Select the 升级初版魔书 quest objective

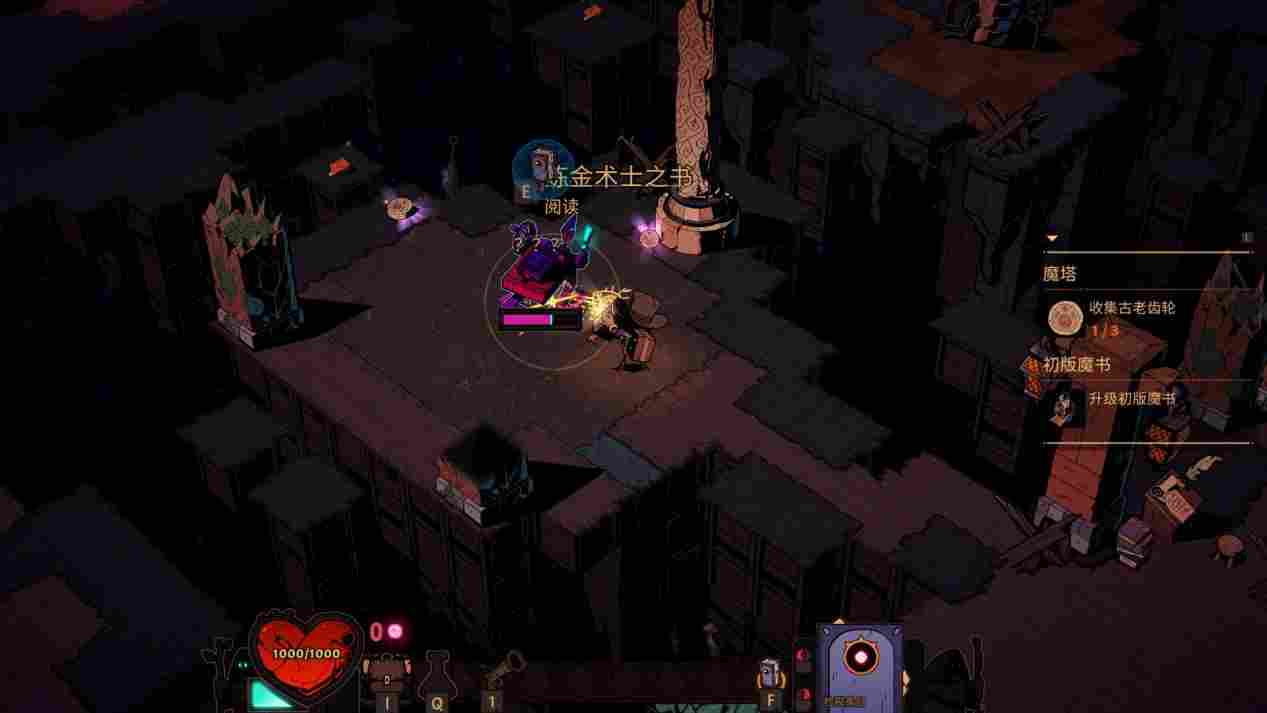tap(1131, 398)
